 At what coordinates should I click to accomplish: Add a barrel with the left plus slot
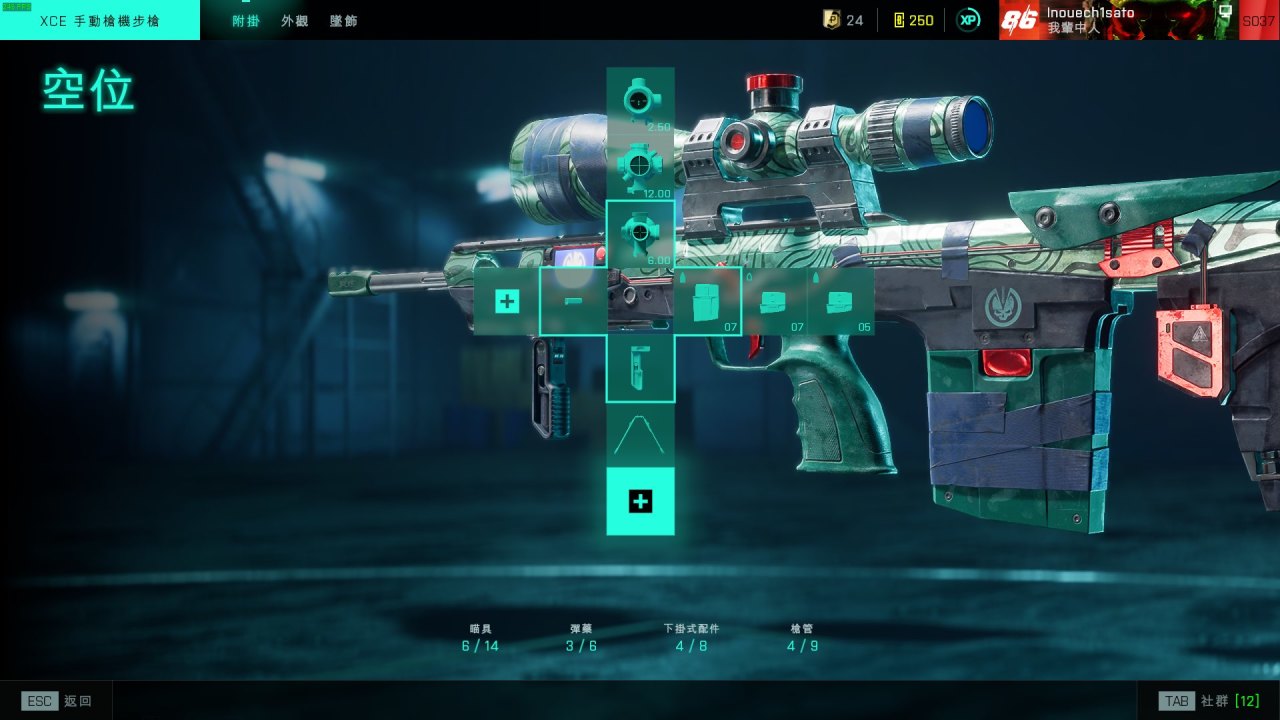point(507,301)
